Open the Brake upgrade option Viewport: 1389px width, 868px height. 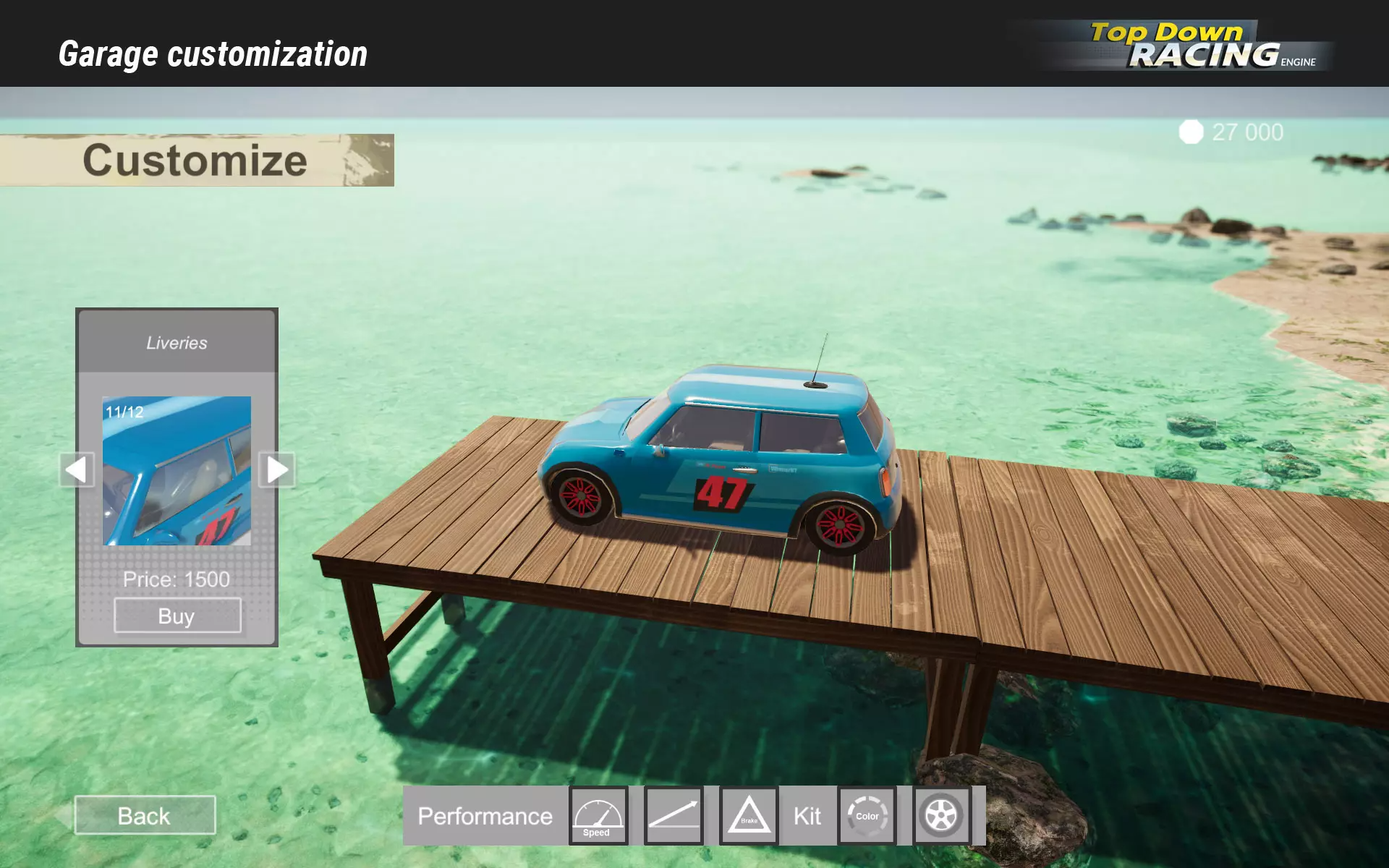click(x=749, y=816)
